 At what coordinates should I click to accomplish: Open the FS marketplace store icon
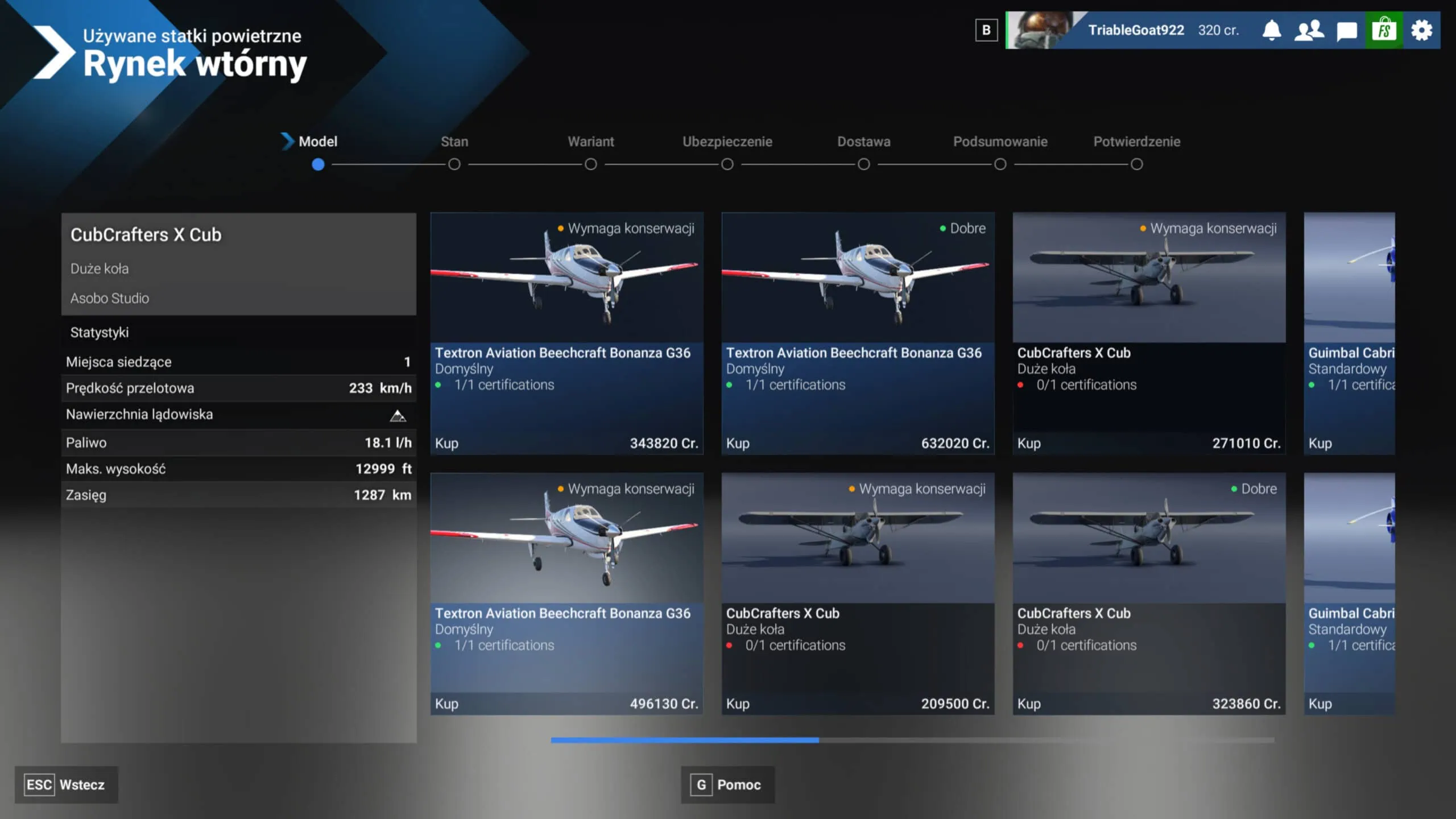[1384, 30]
